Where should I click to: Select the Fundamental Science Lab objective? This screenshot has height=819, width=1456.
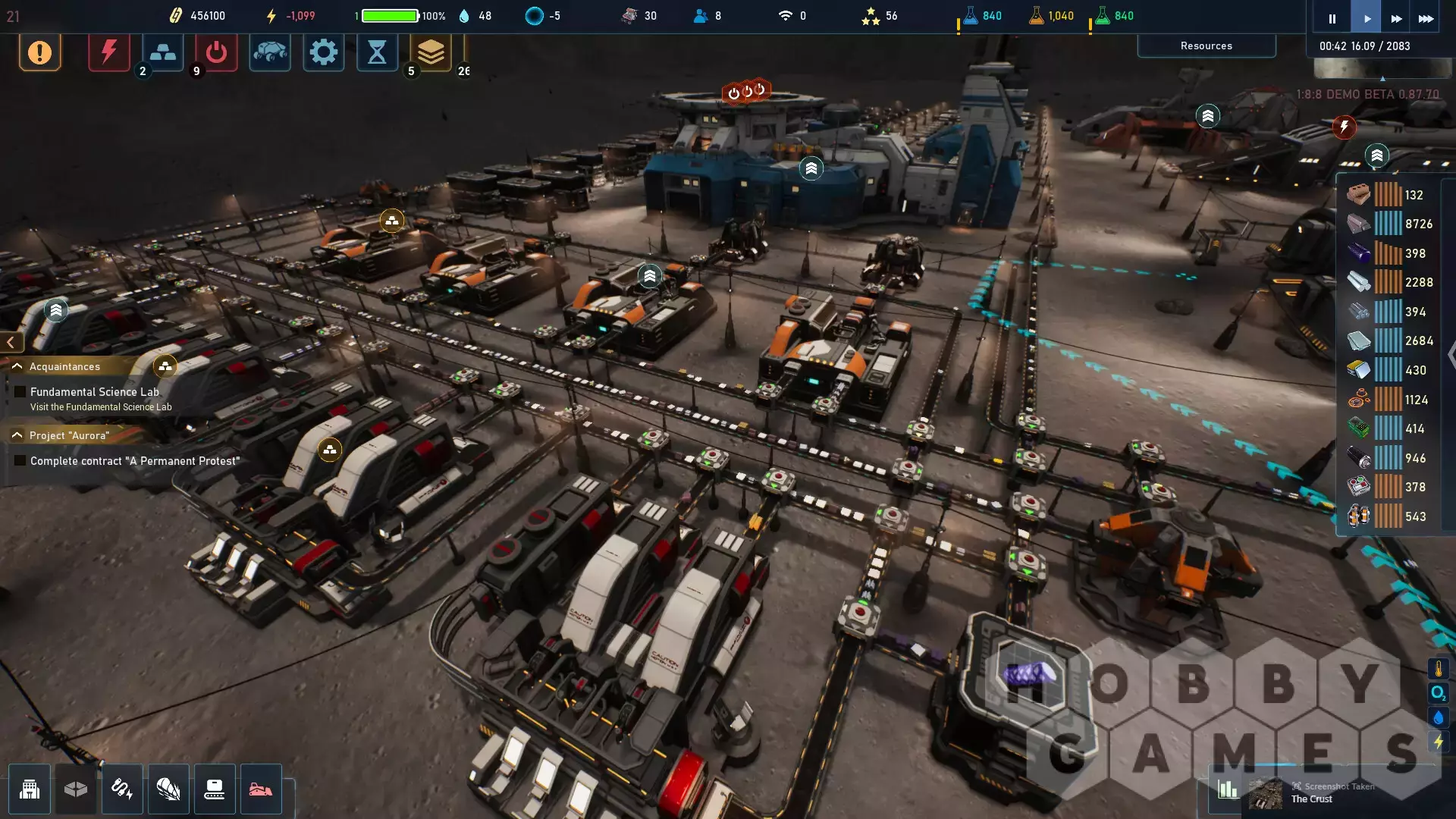click(95, 392)
